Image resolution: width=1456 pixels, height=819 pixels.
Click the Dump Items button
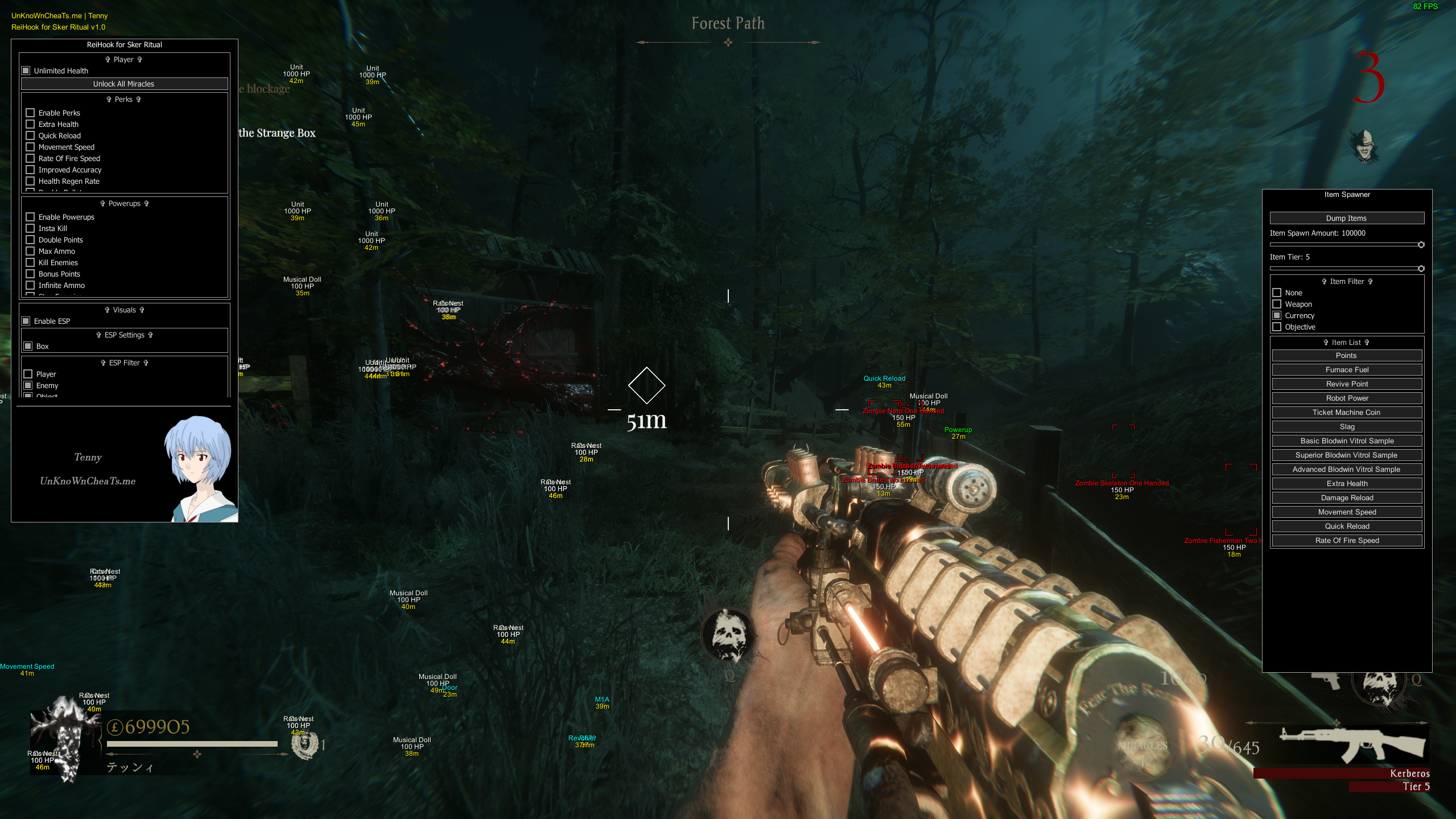pyautogui.click(x=1346, y=218)
